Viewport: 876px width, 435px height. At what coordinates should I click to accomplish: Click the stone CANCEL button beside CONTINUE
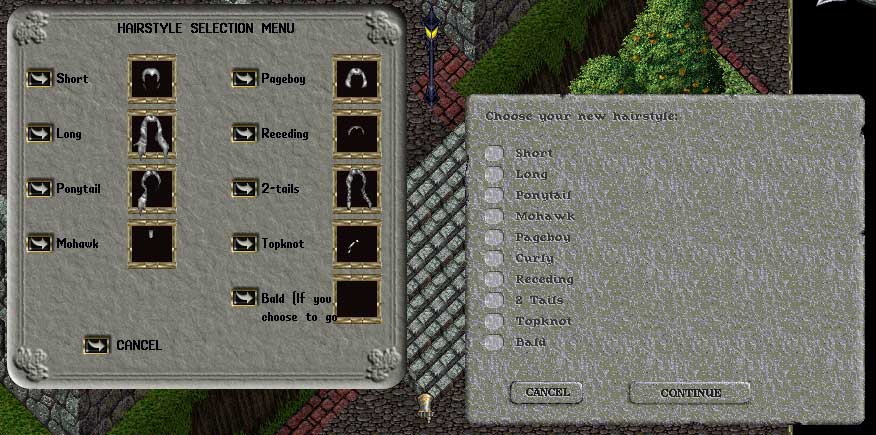(x=547, y=393)
